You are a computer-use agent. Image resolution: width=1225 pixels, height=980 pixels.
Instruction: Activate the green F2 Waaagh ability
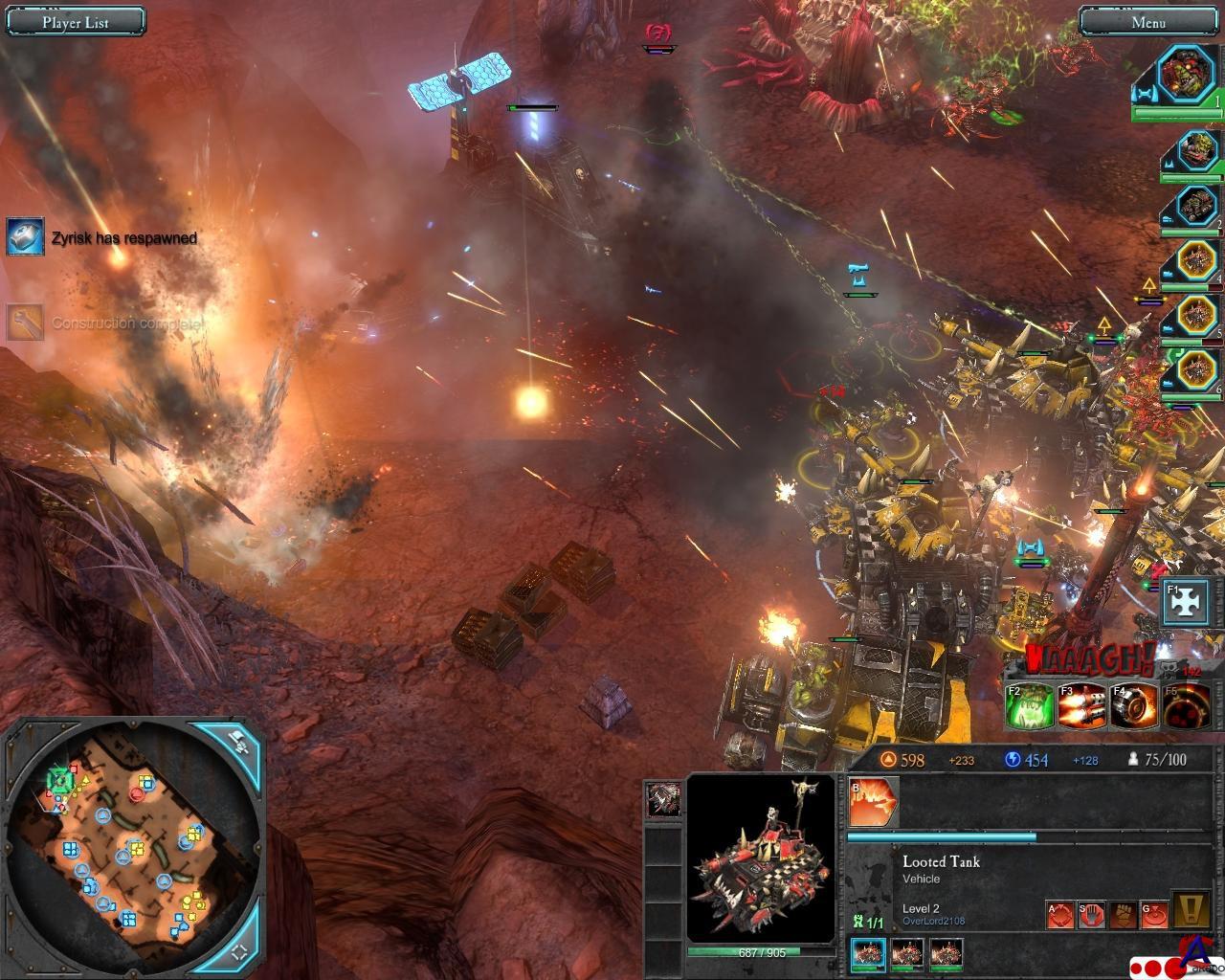[x=1030, y=707]
